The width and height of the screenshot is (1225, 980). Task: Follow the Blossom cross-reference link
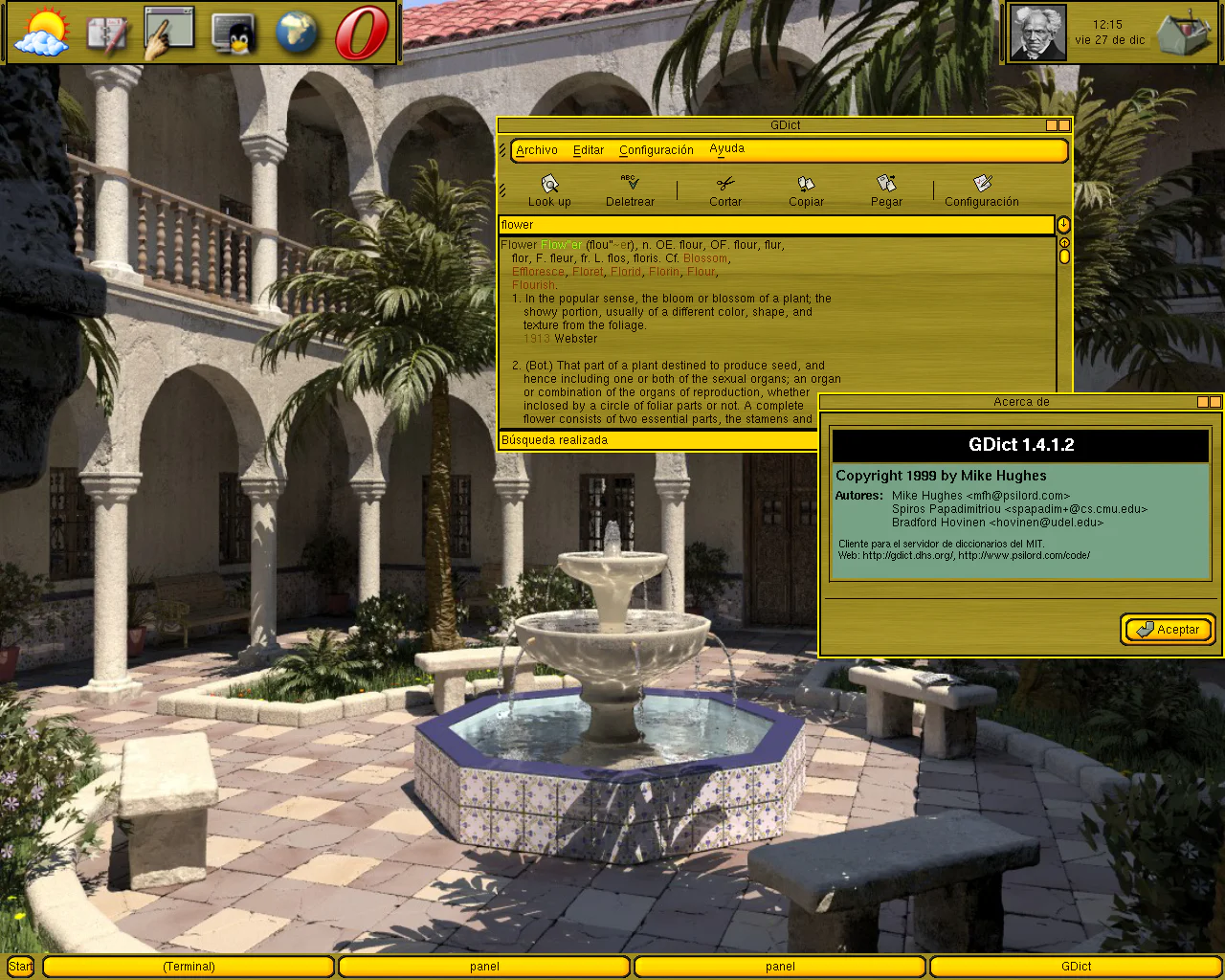click(x=705, y=258)
